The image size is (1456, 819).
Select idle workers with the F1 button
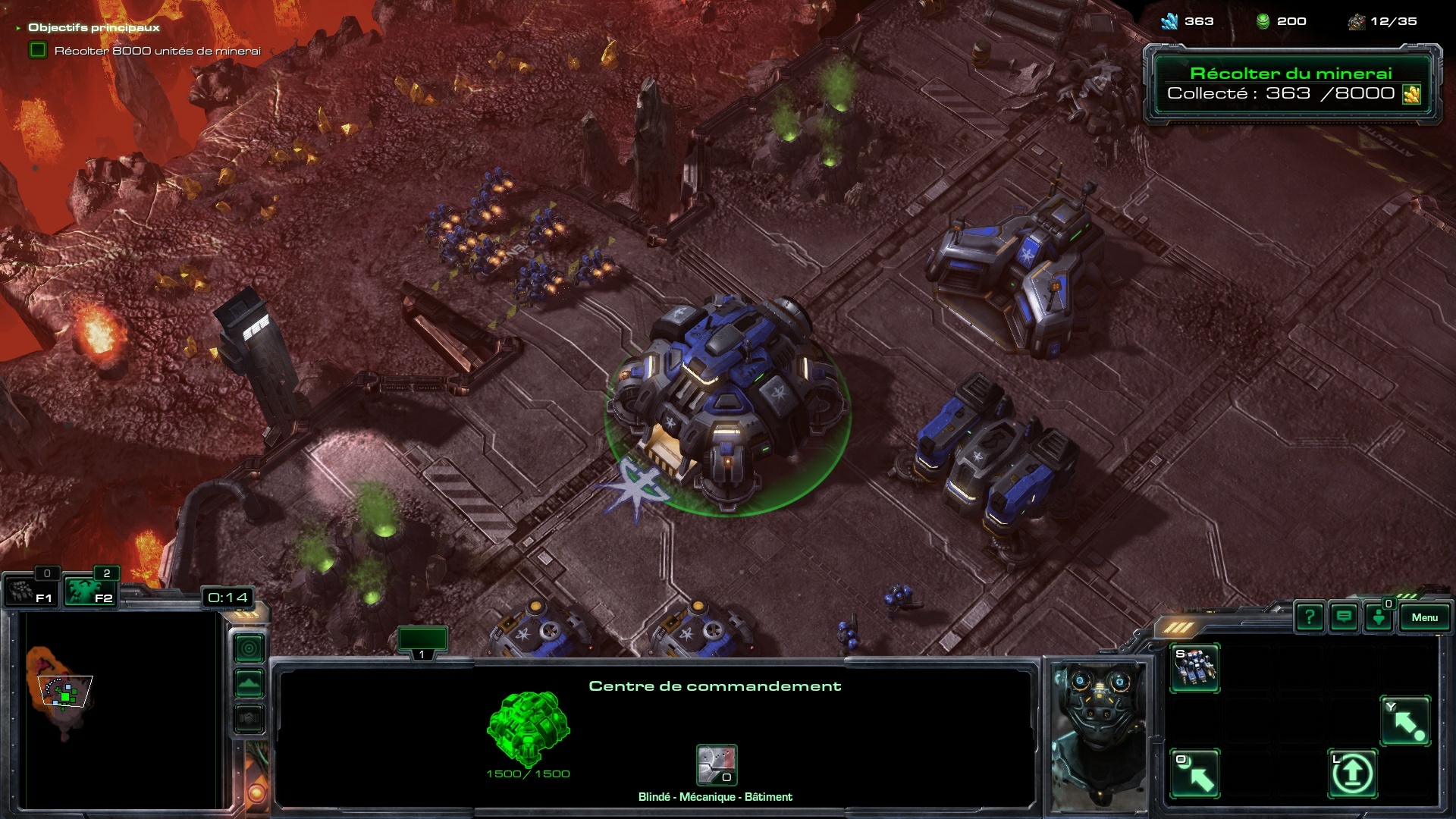30,591
